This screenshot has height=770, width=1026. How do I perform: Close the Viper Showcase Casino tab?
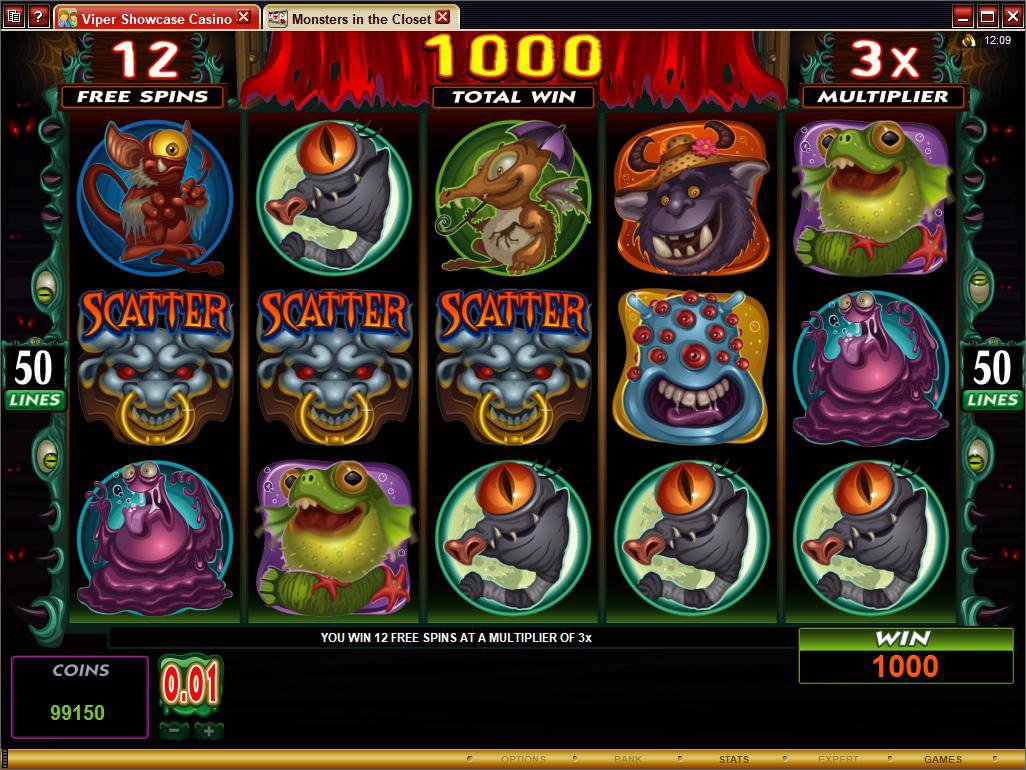243,17
